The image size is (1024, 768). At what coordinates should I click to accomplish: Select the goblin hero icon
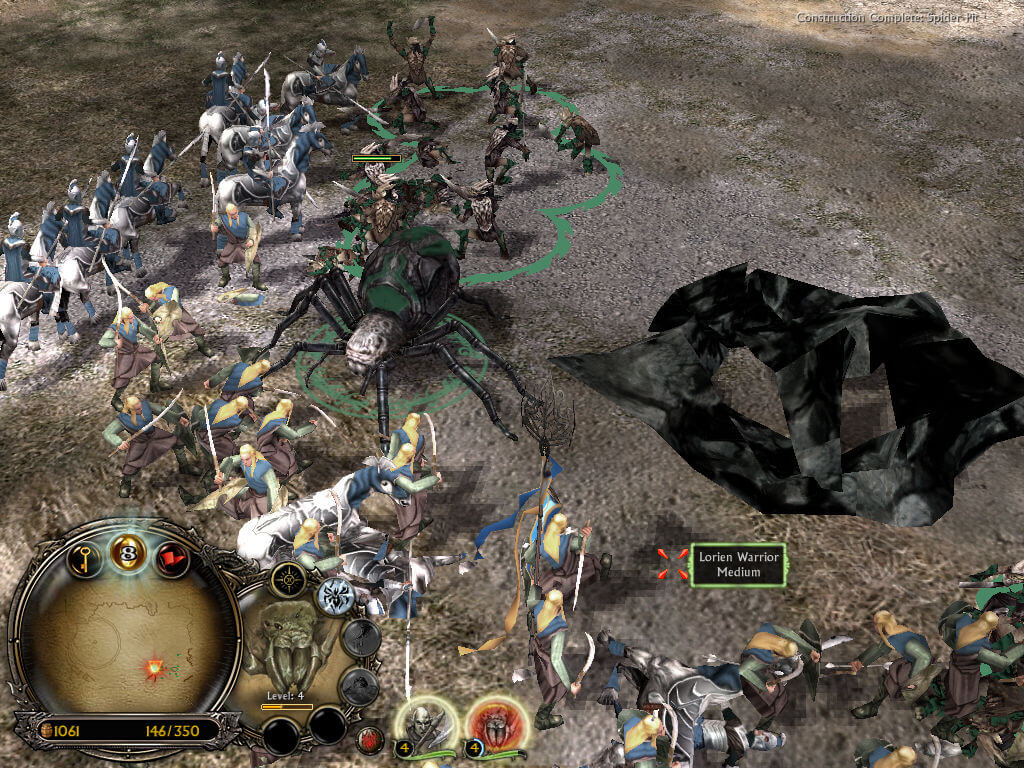(425, 722)
